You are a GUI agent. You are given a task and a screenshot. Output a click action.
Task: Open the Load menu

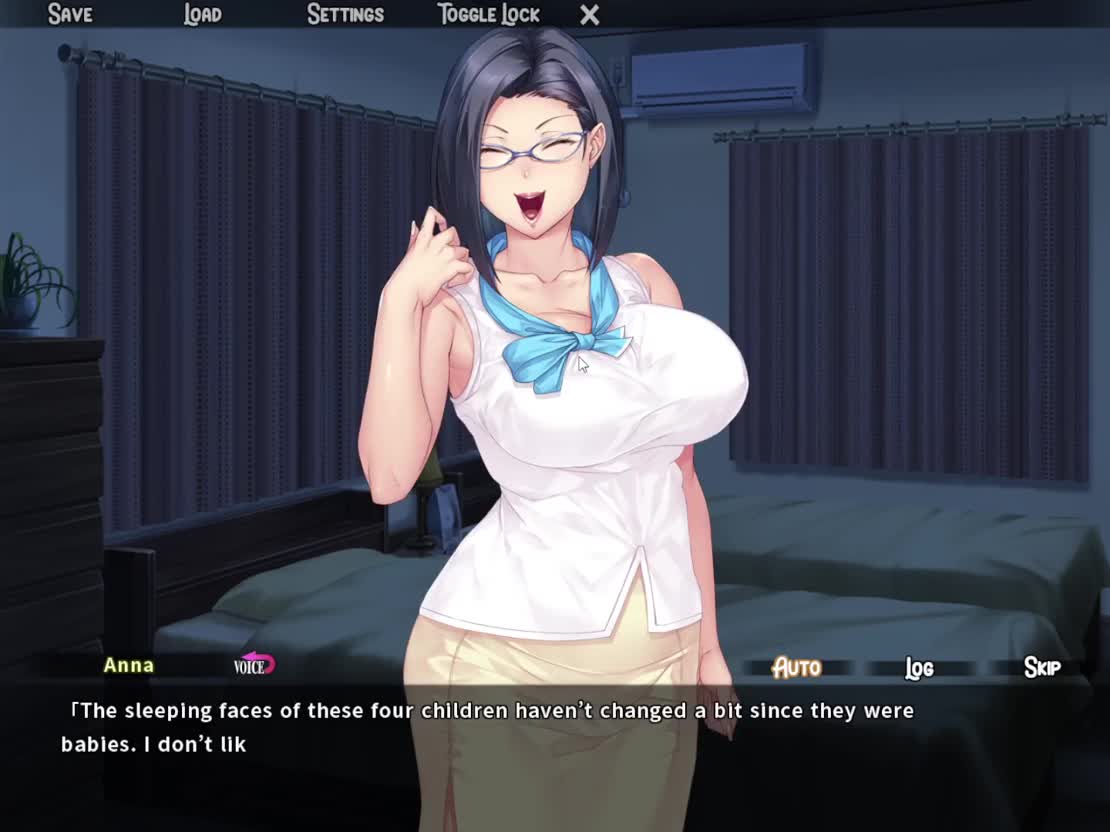tap(202, 14)
